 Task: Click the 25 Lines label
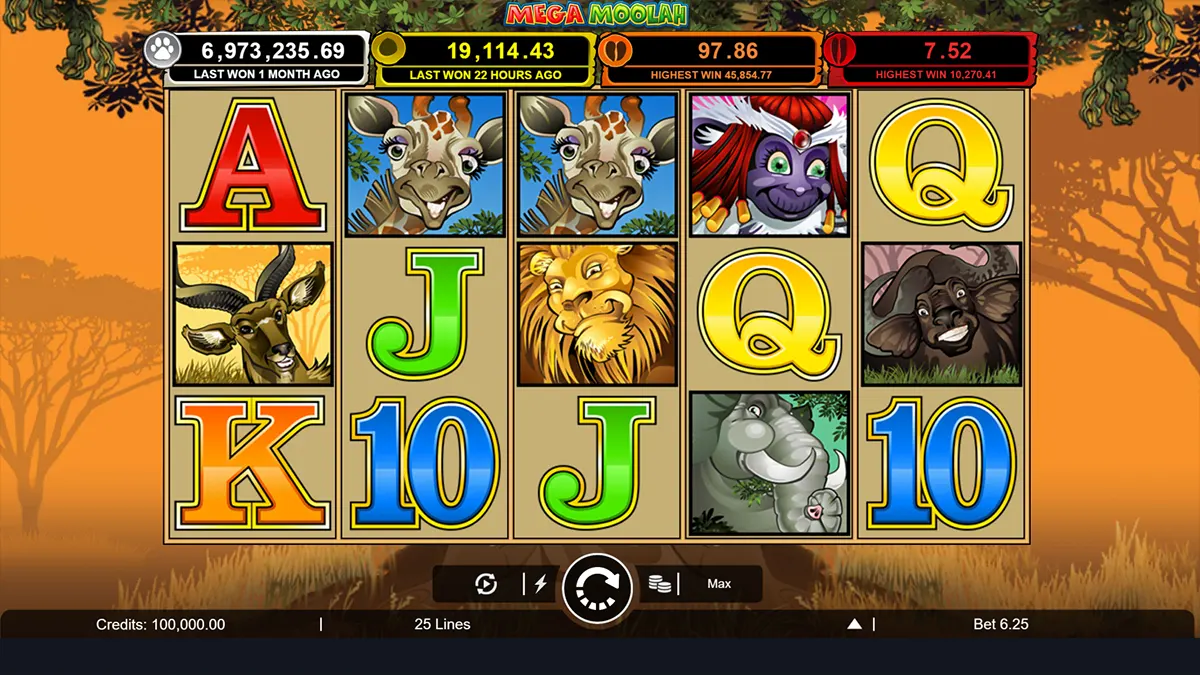(442, 624)
